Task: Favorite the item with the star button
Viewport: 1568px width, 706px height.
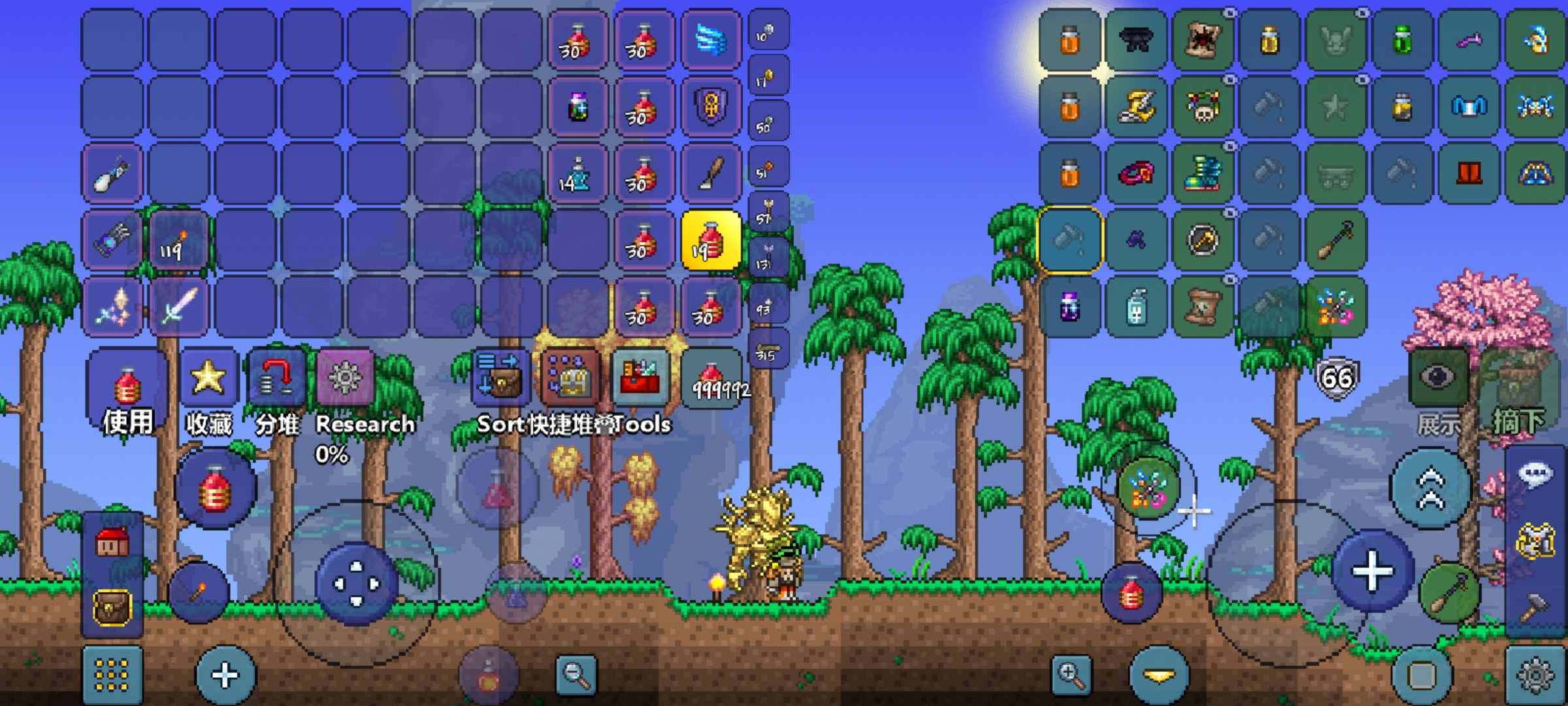Action: point(208,378)
